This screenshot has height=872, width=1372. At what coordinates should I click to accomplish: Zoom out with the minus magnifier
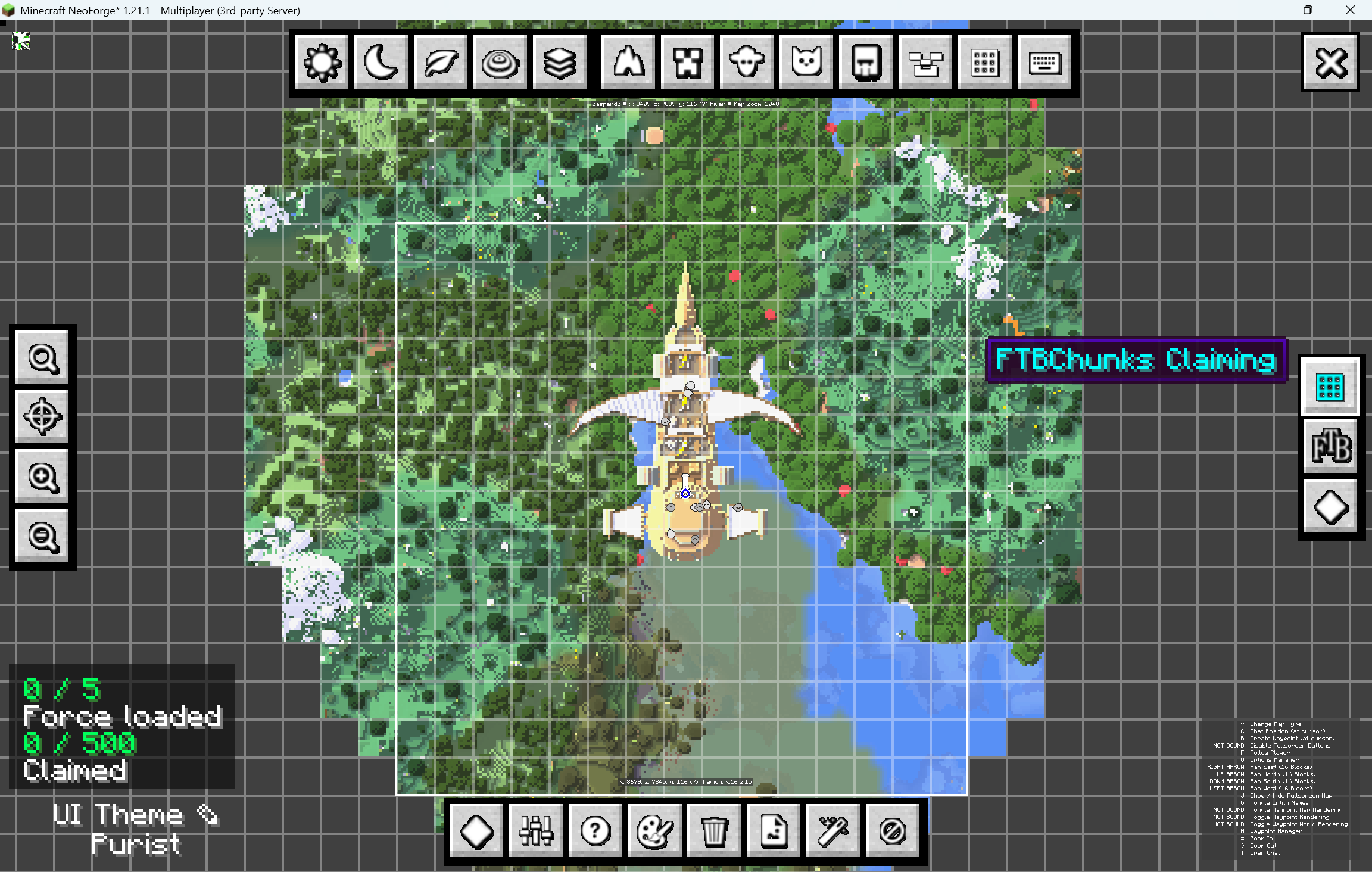pos(42,536)
